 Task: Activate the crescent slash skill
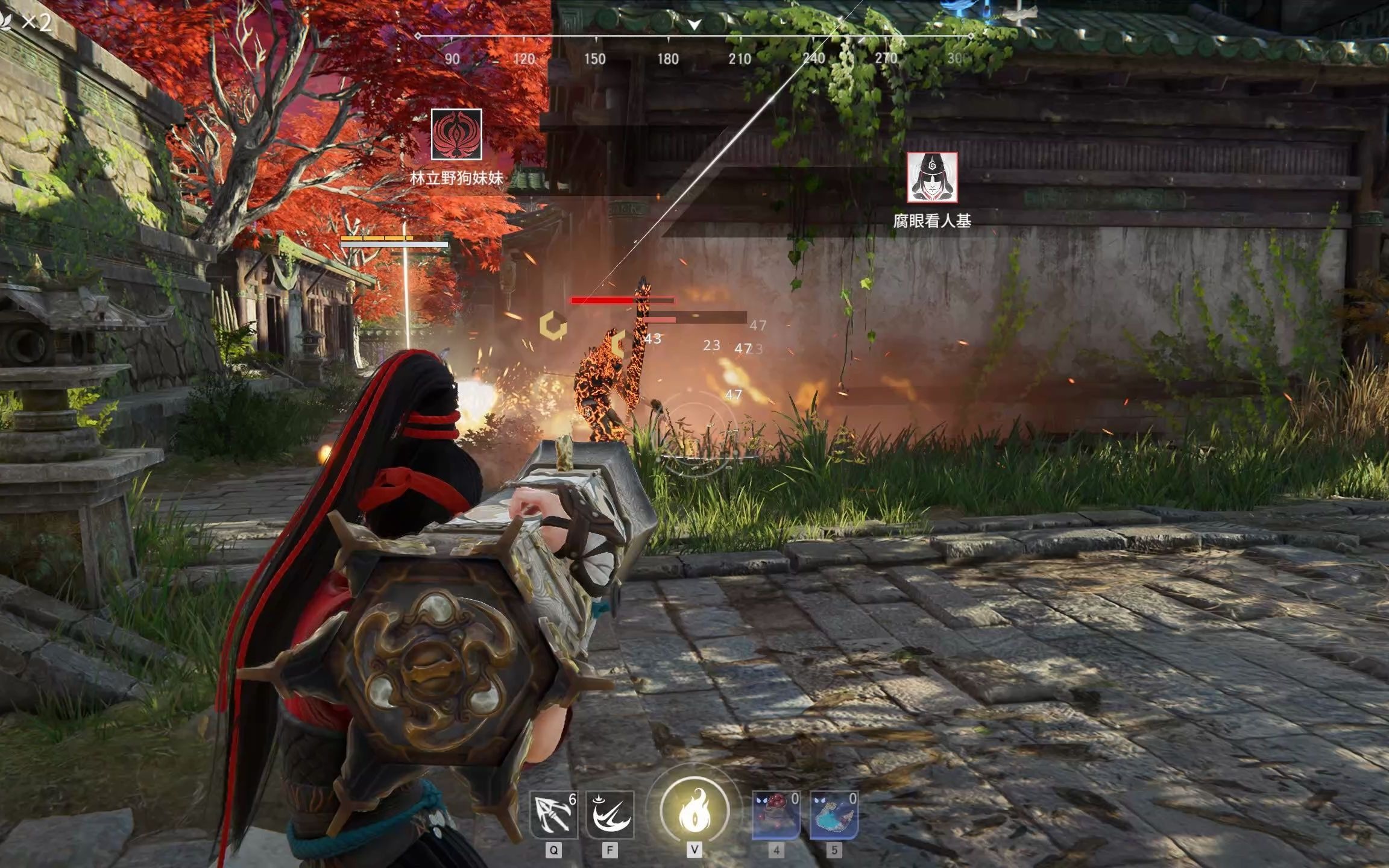tap(610, 814)
